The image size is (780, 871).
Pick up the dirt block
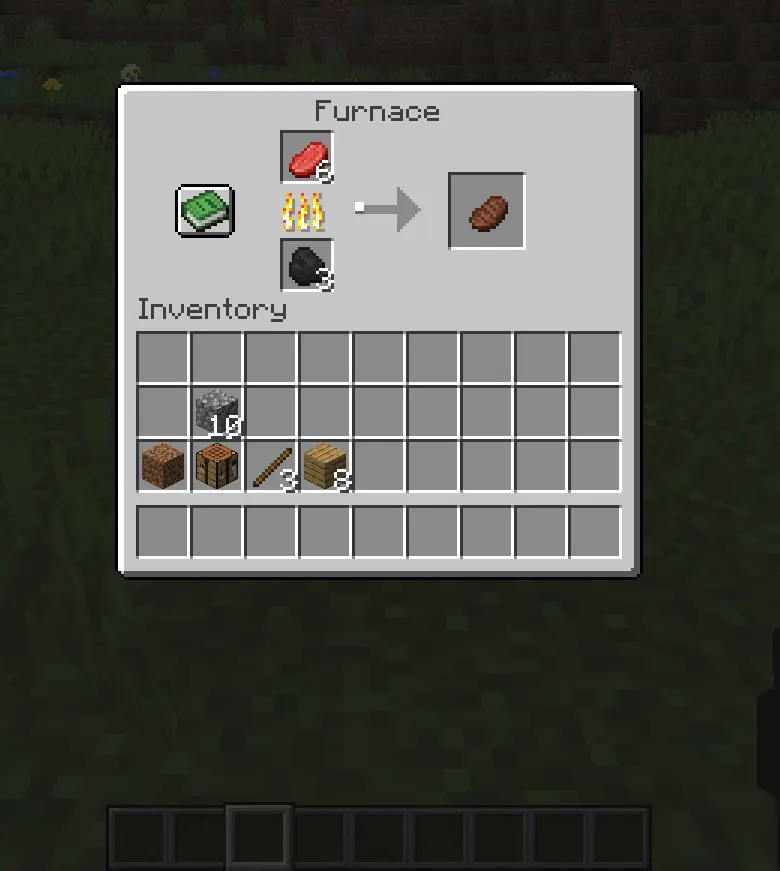click(162, 466)
